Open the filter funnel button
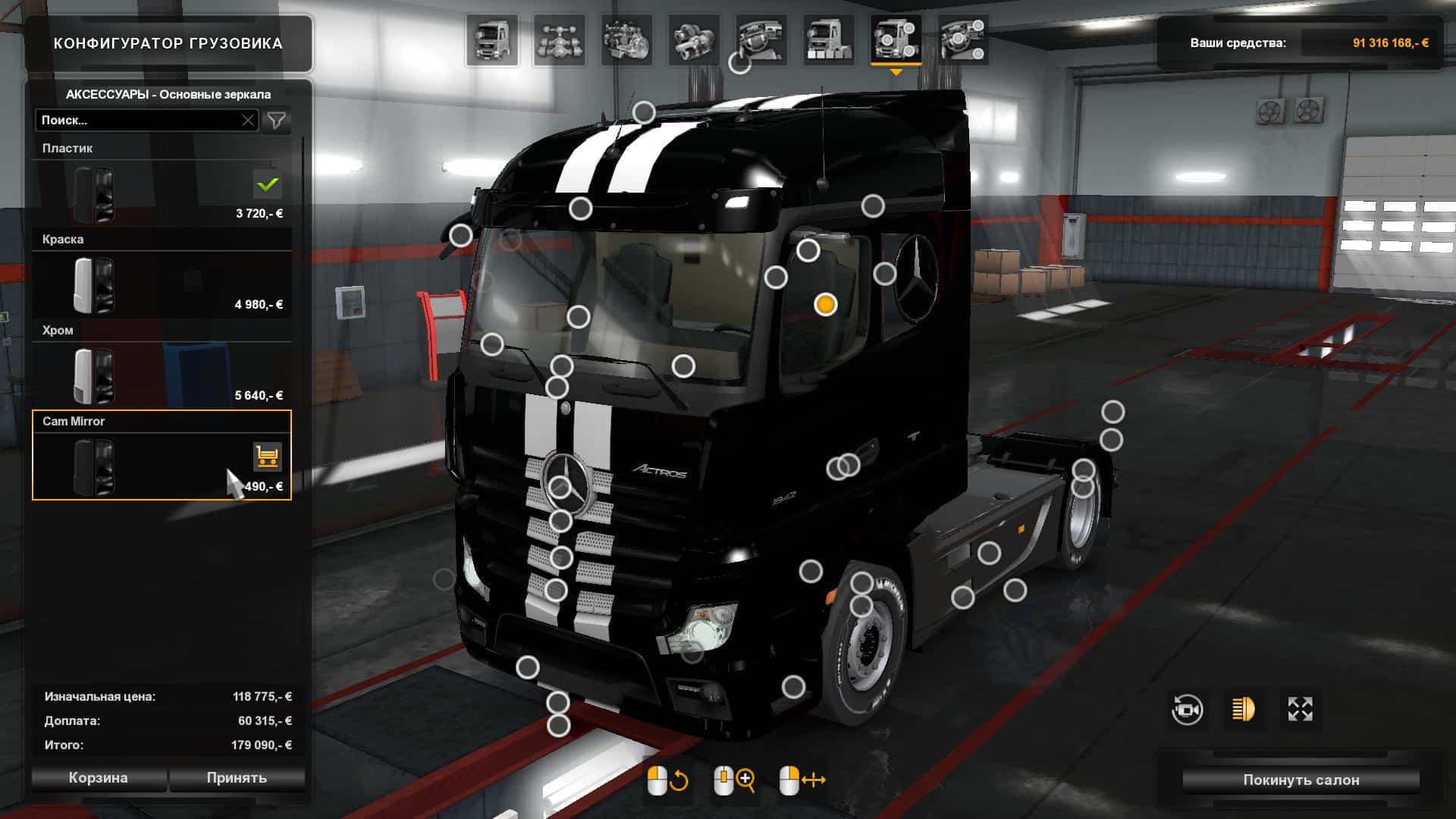This screenshot has width=1456, height=819. (277, 121)
